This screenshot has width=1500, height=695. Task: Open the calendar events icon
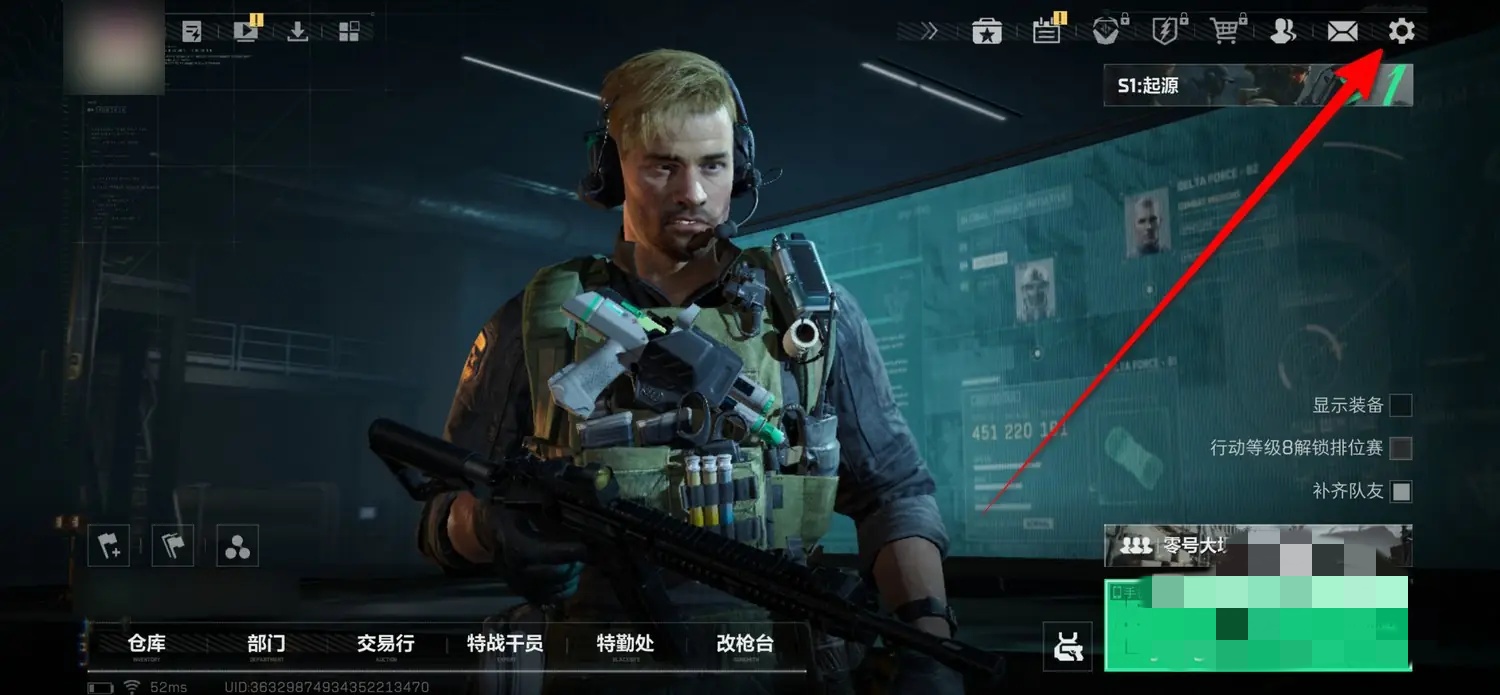pyautogui.click(x=1046, y=32)
